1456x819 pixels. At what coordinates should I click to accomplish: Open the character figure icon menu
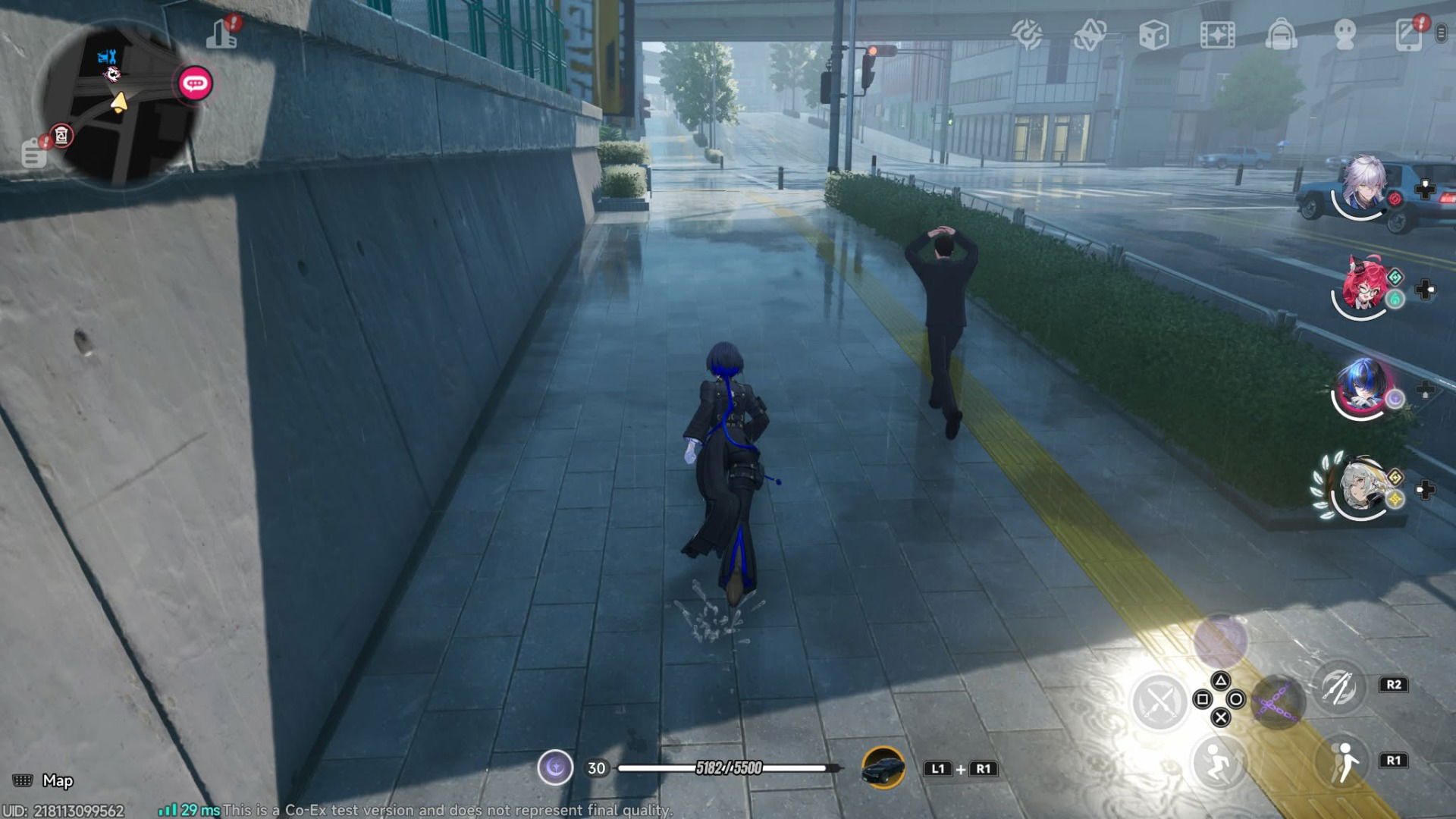[x=1345, y=35]
